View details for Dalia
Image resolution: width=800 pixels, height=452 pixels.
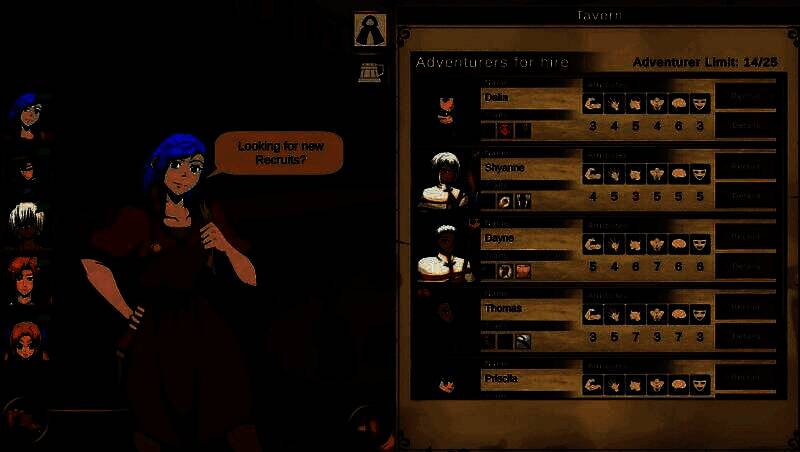coord(746,125)
